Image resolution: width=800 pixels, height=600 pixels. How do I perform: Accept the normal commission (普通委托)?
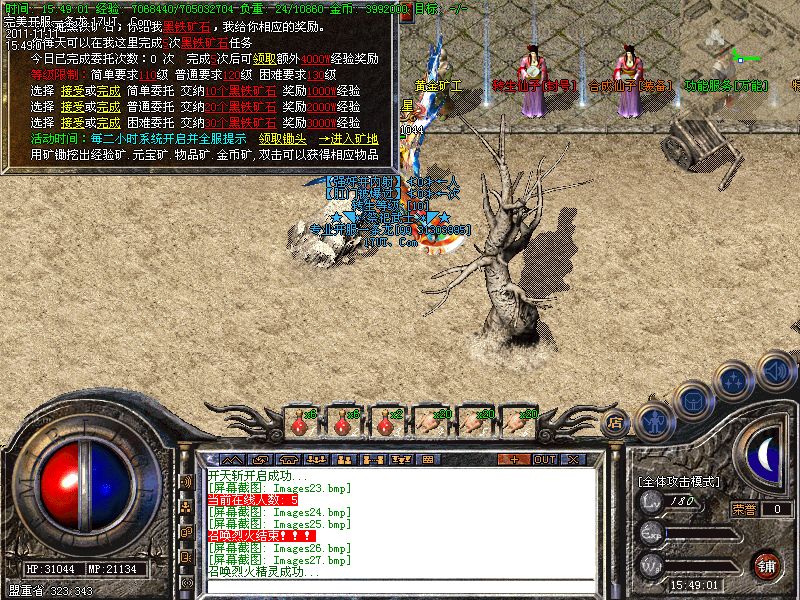tap(70, 105)
